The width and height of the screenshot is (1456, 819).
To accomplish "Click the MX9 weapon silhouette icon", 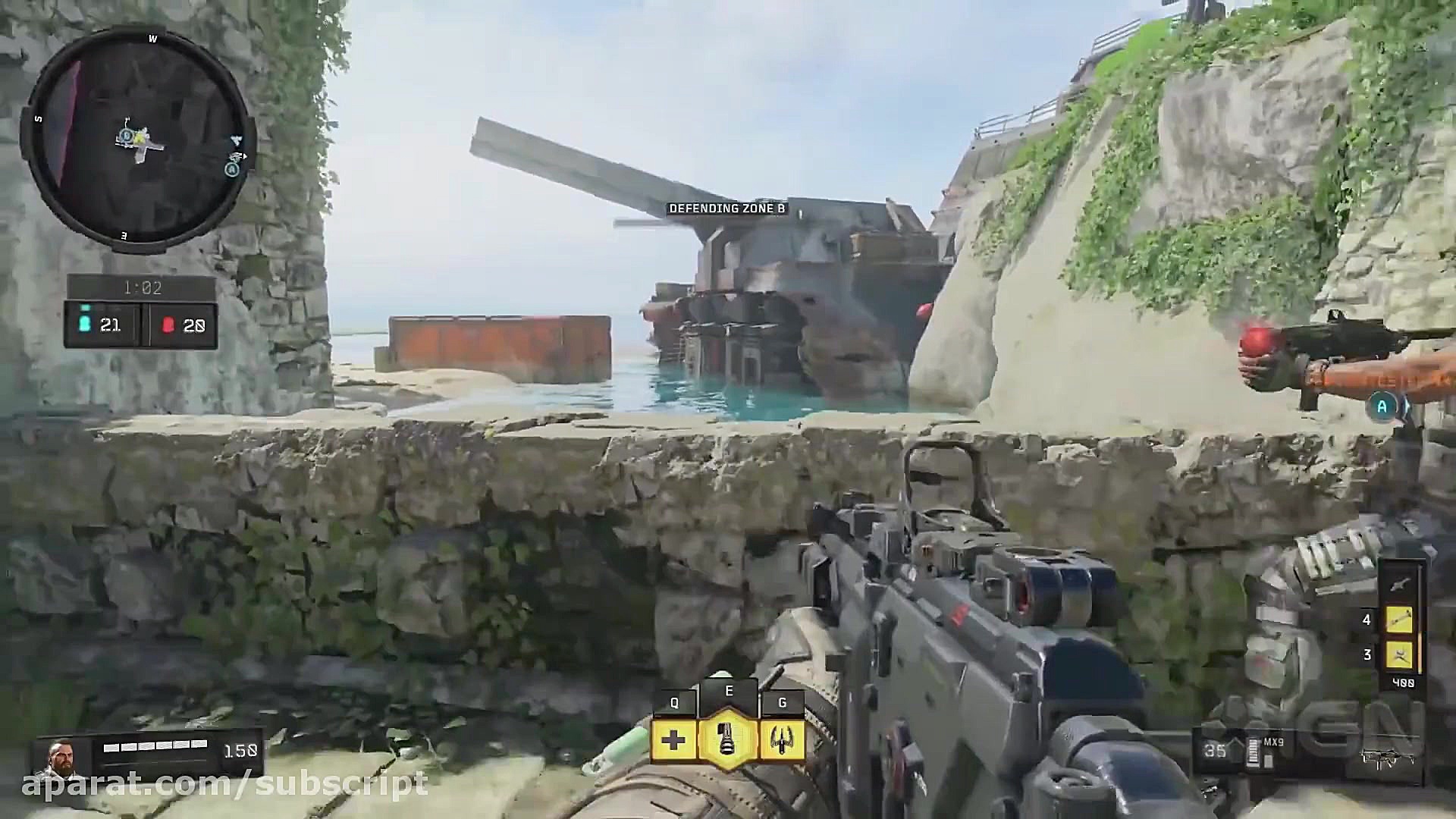I will (1388, 758).
